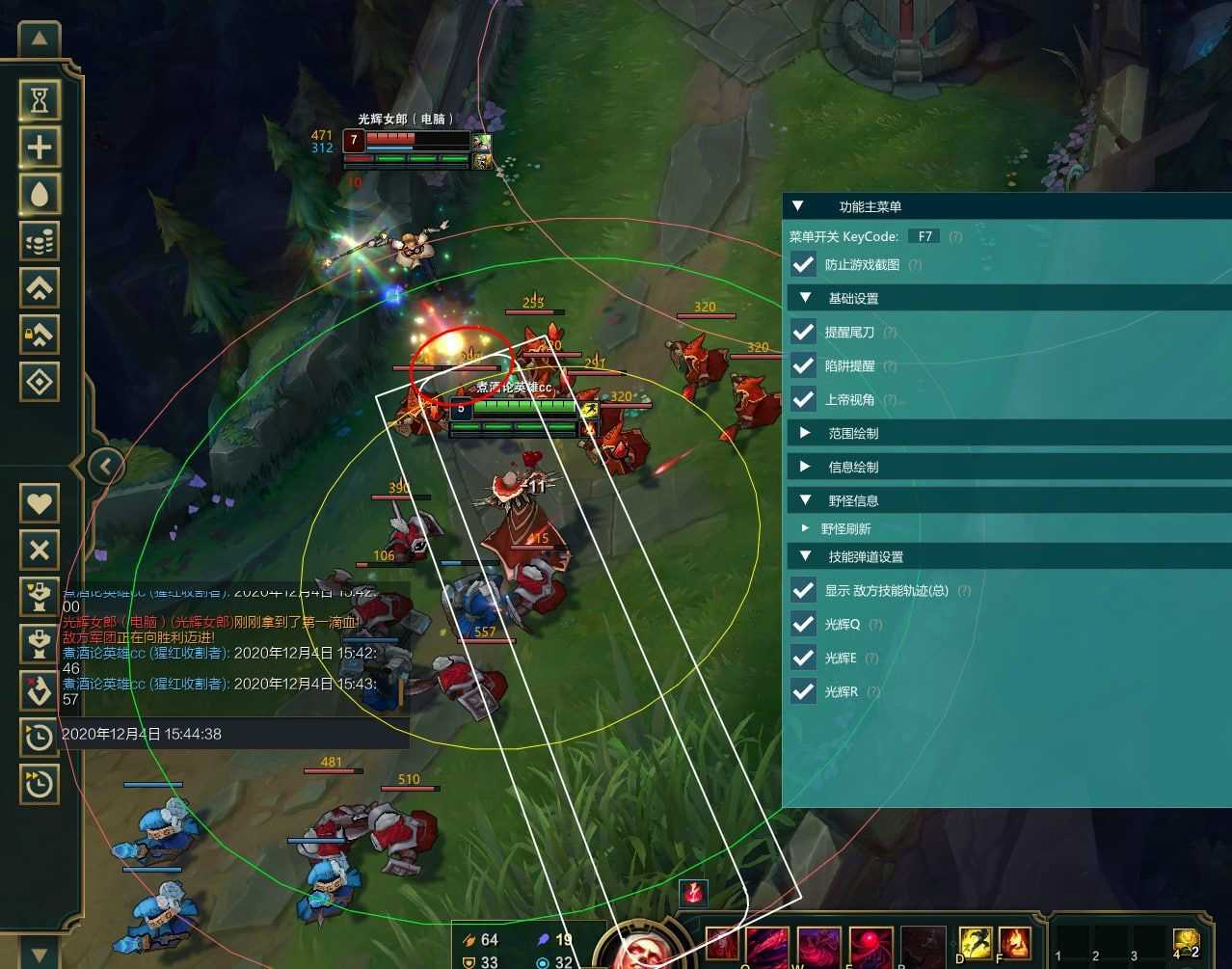Uncheck the 上帝视角 checkbox

tap(803, 399)
